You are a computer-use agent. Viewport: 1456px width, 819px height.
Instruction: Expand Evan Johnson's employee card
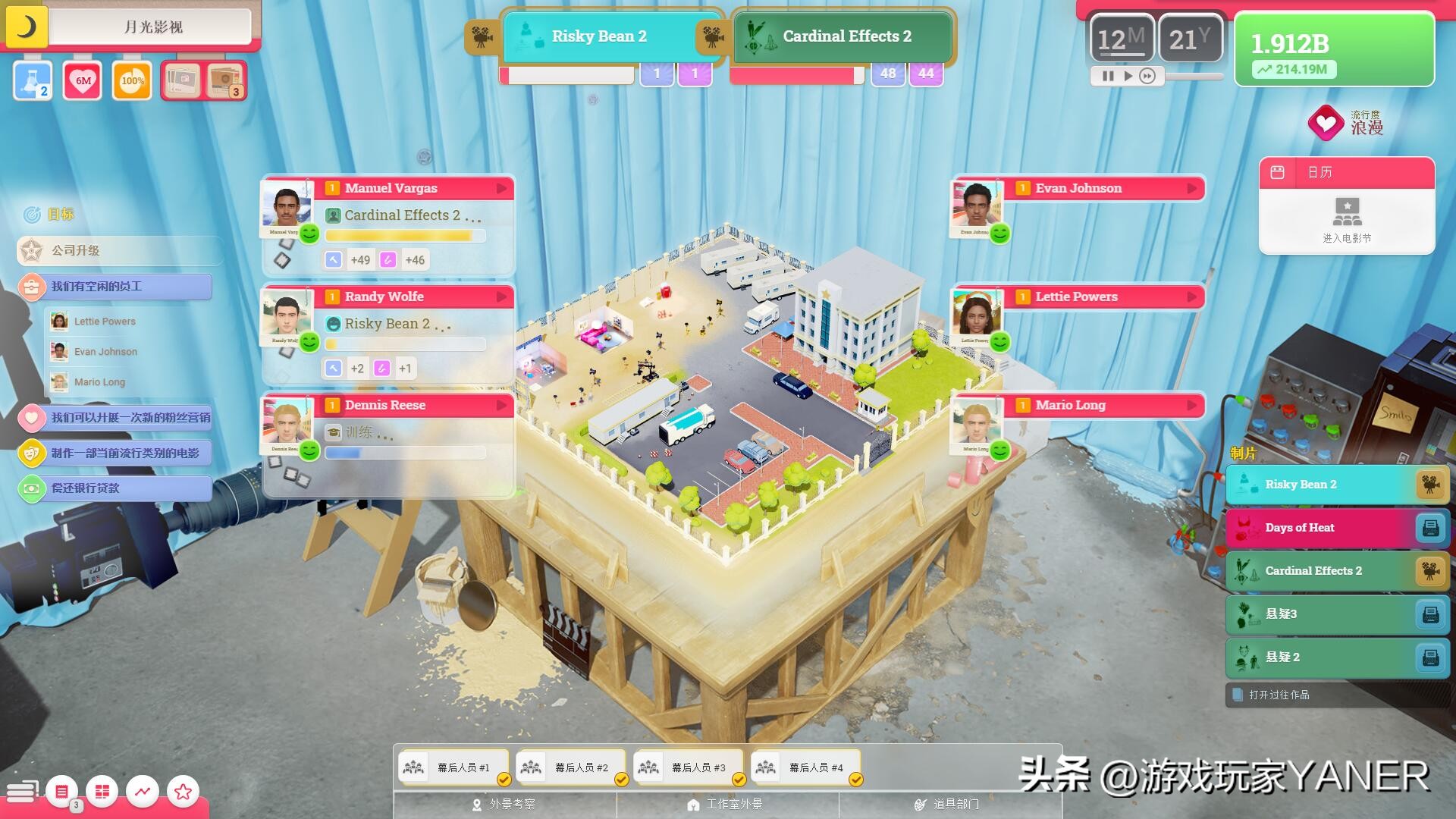point(1192,188)
